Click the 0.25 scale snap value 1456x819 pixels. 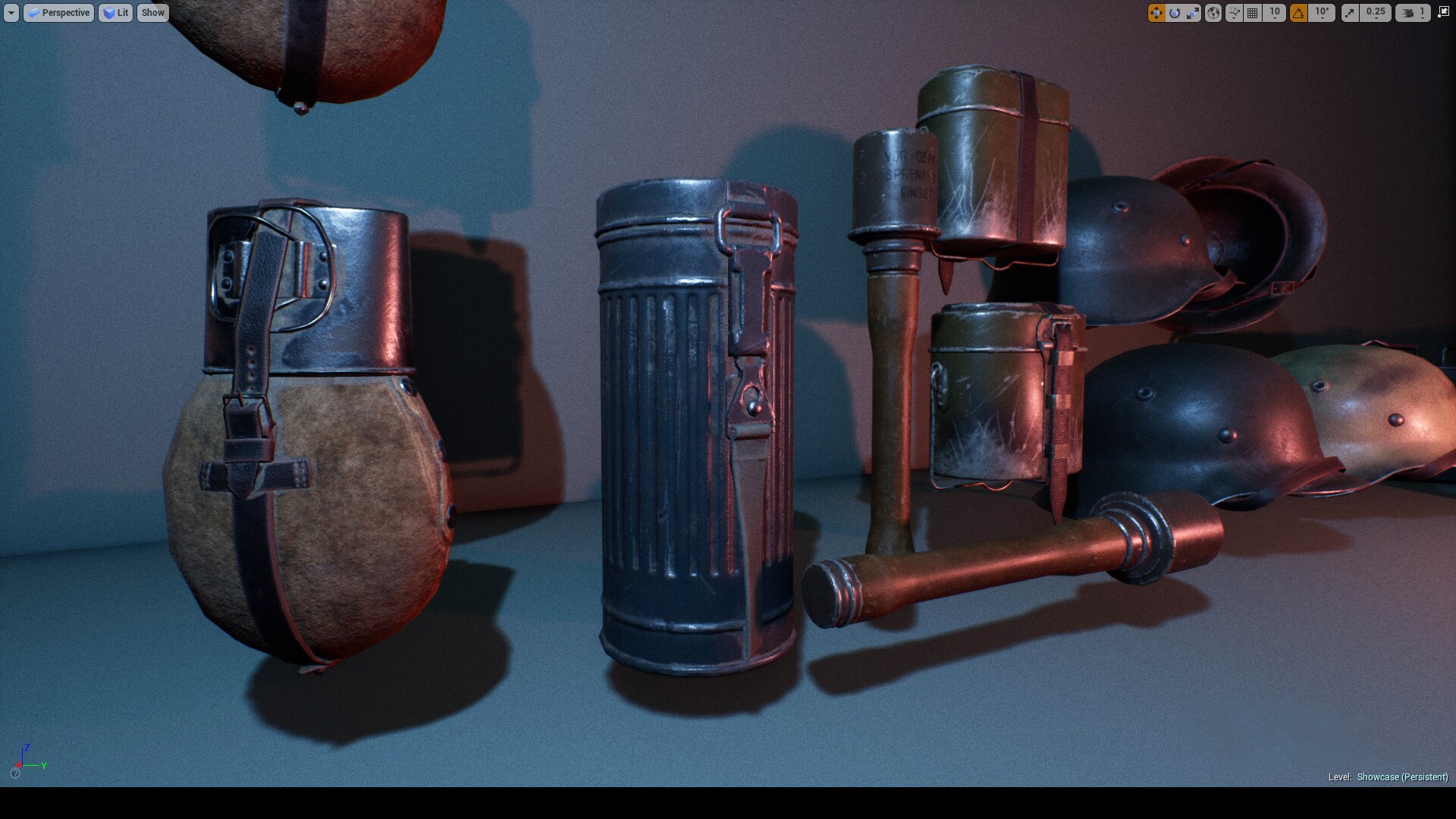click(x=1376, y=13)
